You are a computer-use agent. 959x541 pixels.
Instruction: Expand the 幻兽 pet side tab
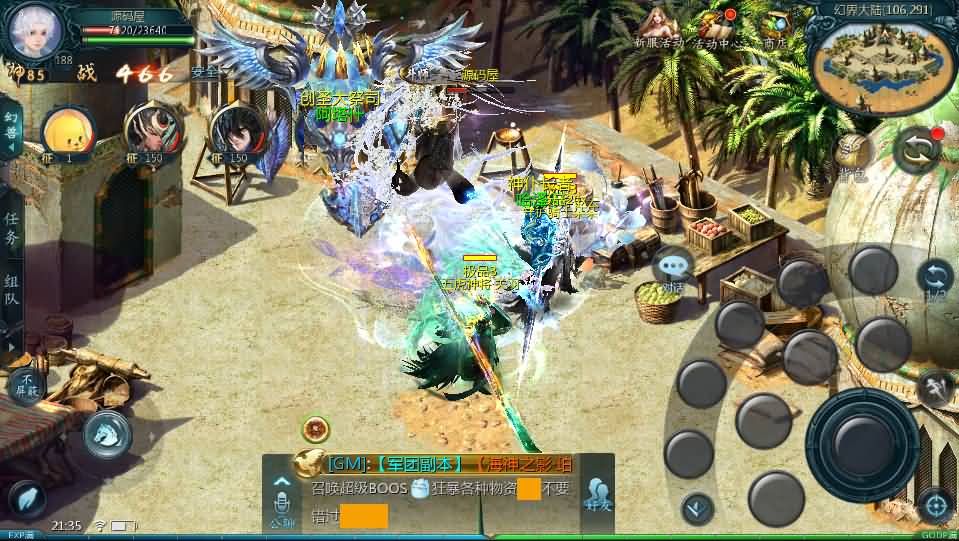(x=11, y=132)
